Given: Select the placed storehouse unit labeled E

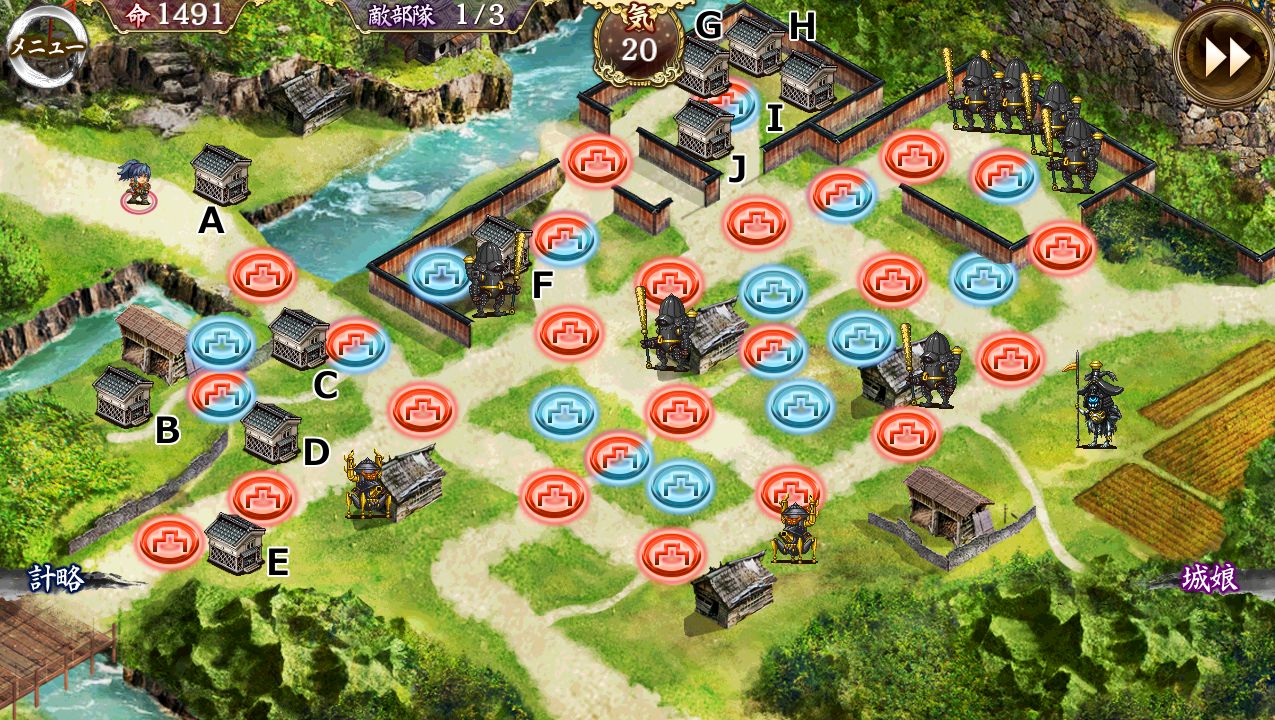Looking at the screenshot, I should pyautogui.click(x=235, y=543).
